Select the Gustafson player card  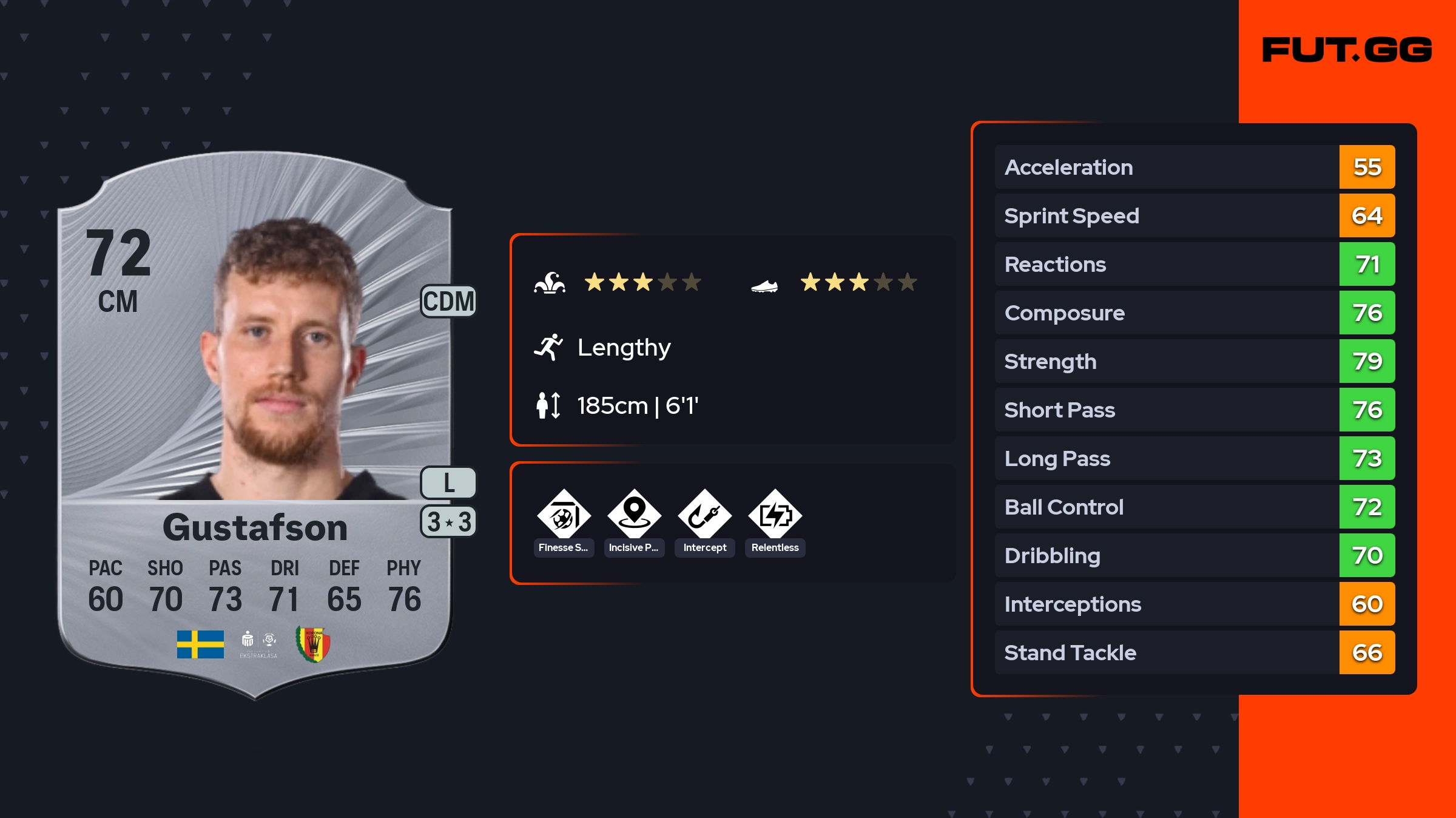(x=255, y=425)
